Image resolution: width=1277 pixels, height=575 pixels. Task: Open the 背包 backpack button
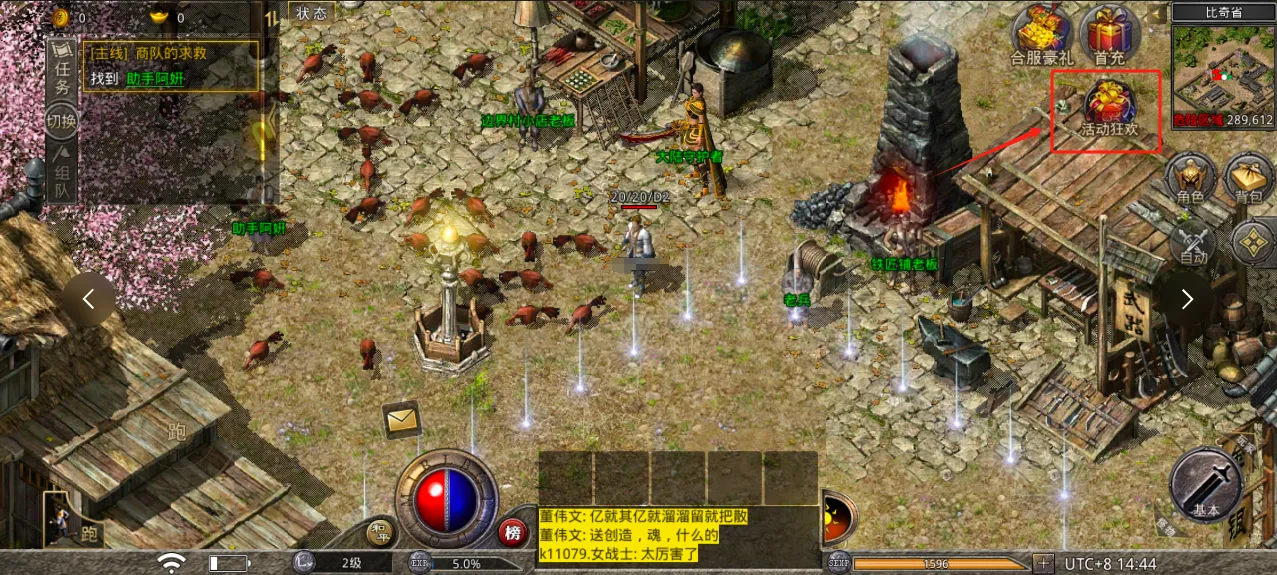[1249, 180]
